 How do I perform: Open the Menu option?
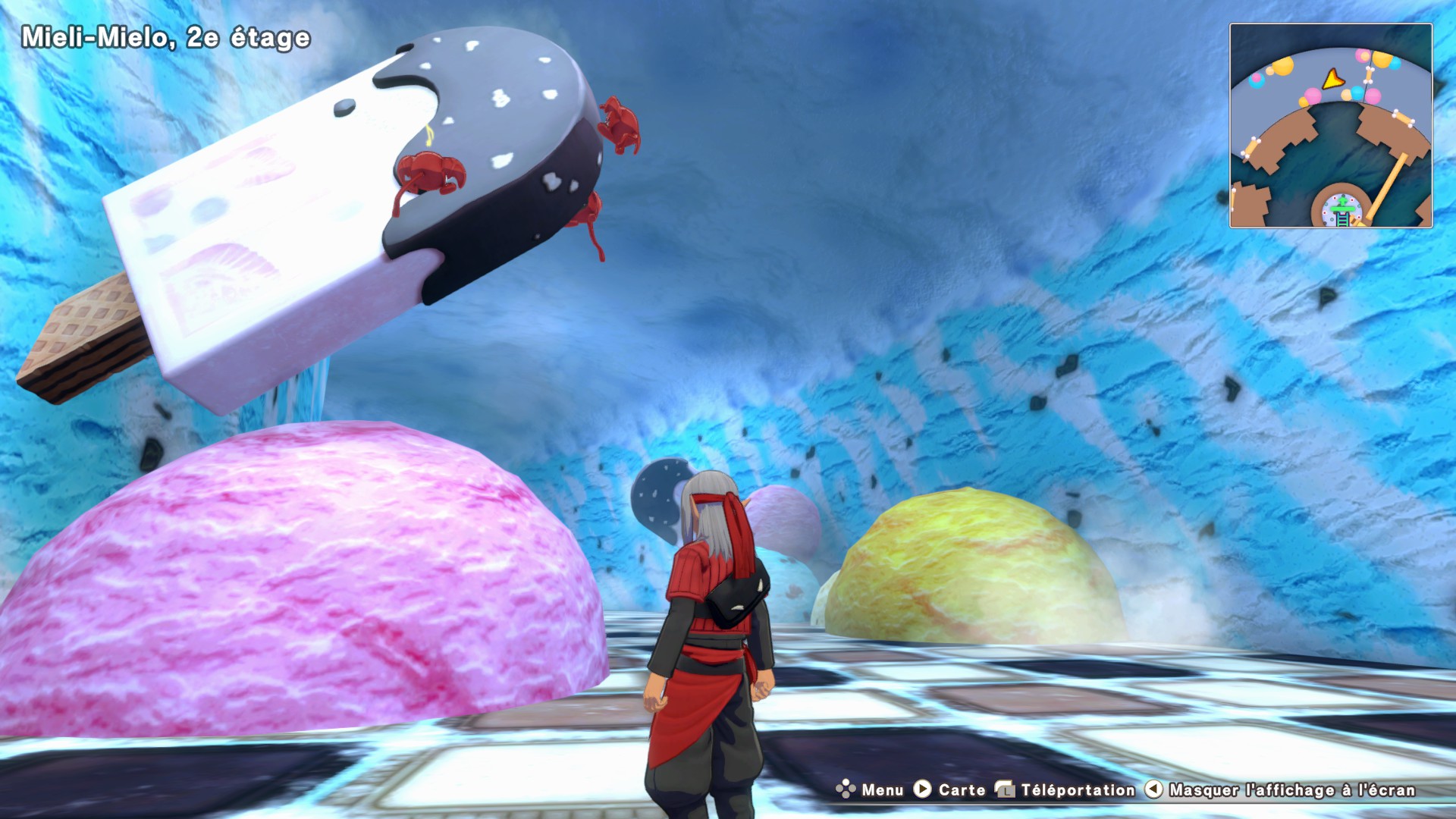click(870, 789)
